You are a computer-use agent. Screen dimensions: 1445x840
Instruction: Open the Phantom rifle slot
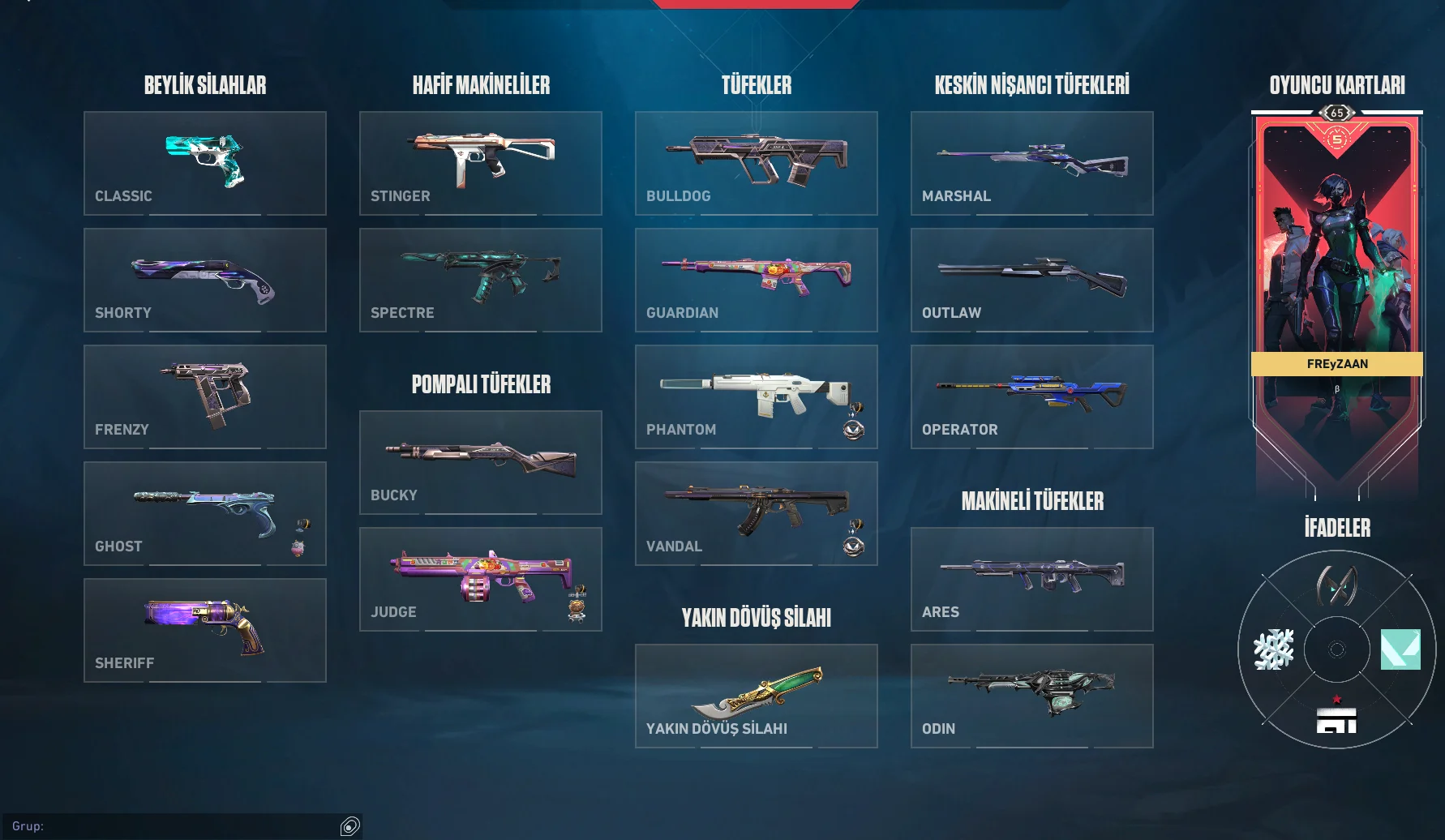[756, 396]
